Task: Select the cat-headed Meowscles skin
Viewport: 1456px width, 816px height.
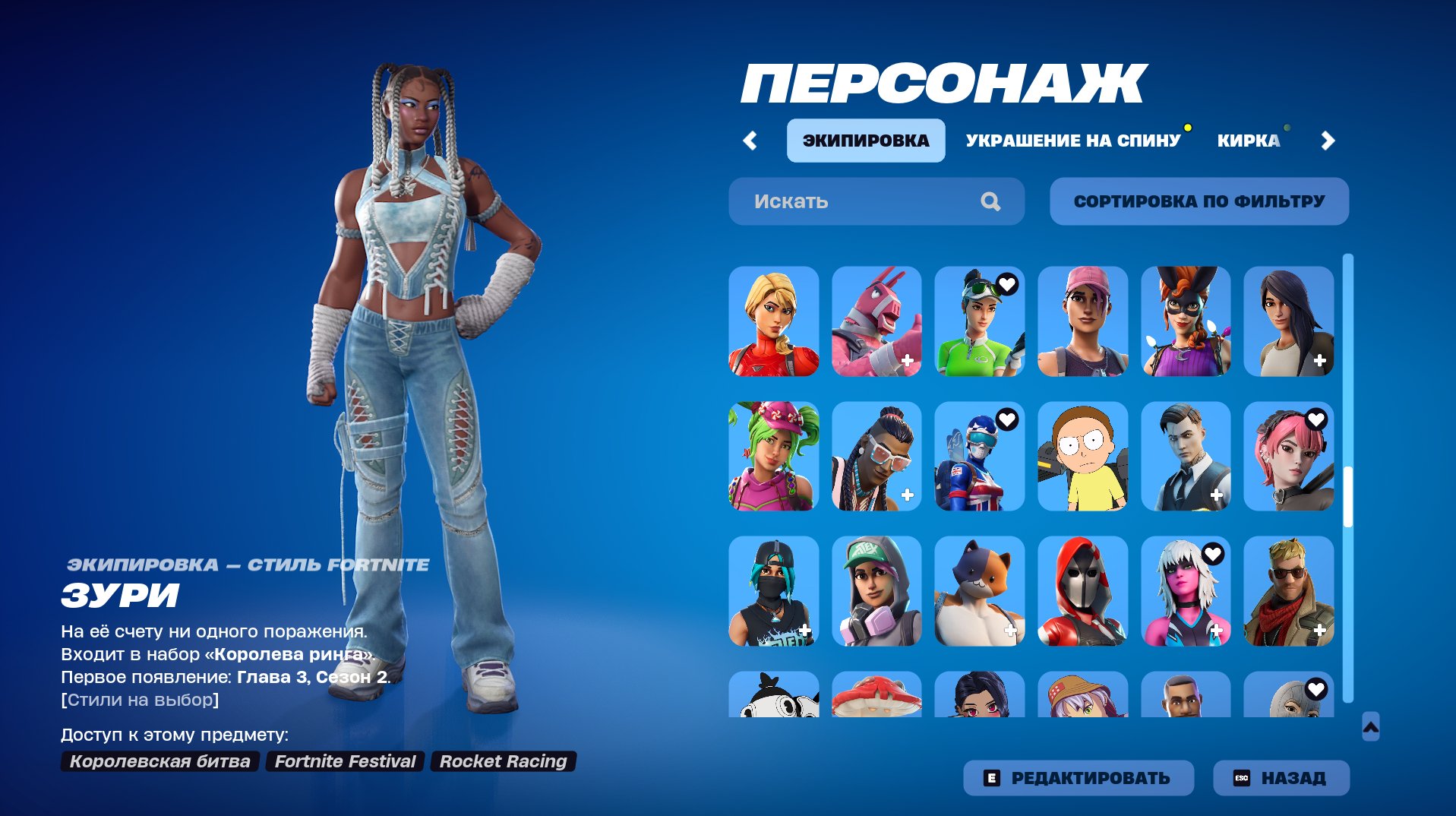Action: coord(979,592)
